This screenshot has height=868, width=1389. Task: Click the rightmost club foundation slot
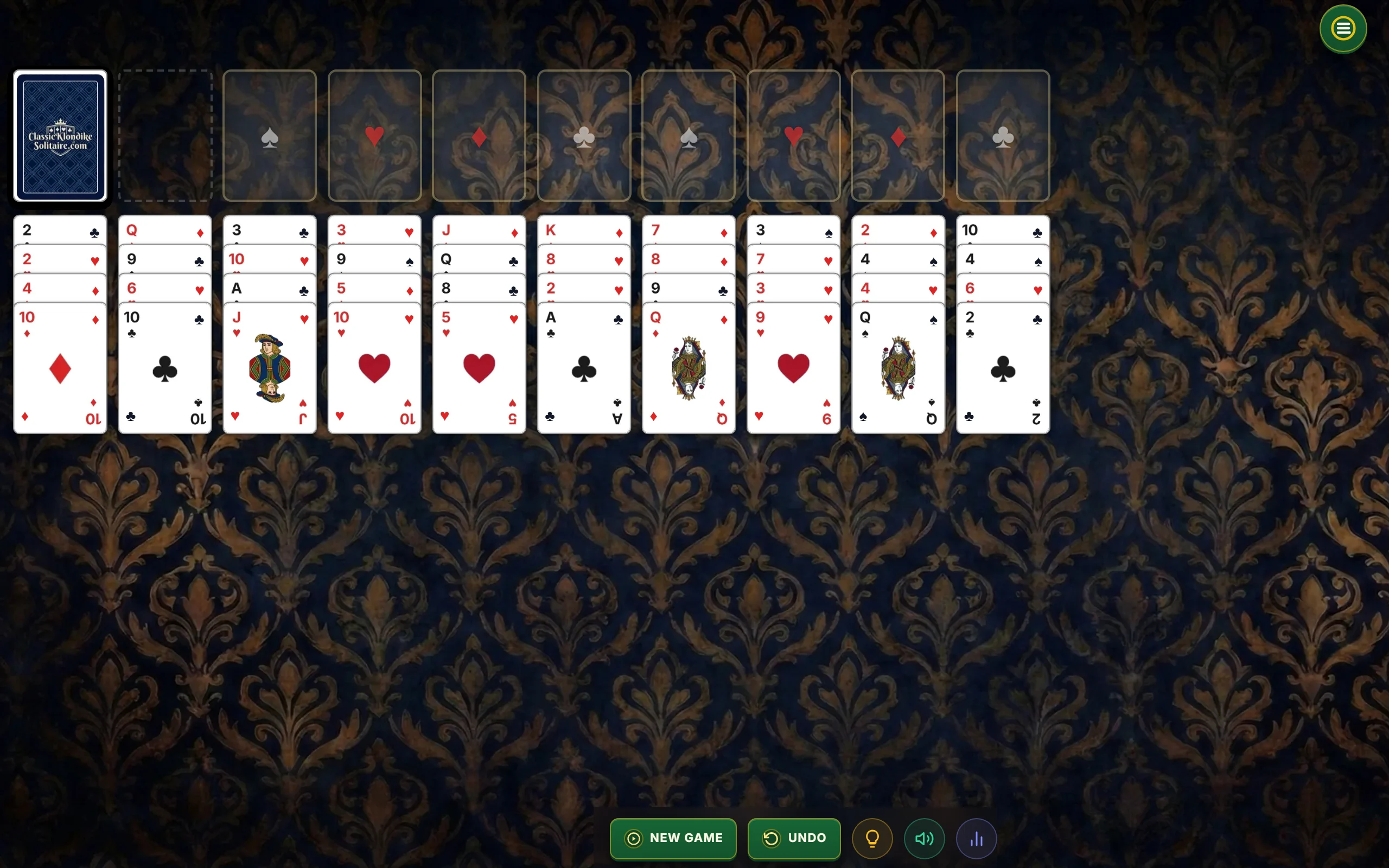[1003, 136]
